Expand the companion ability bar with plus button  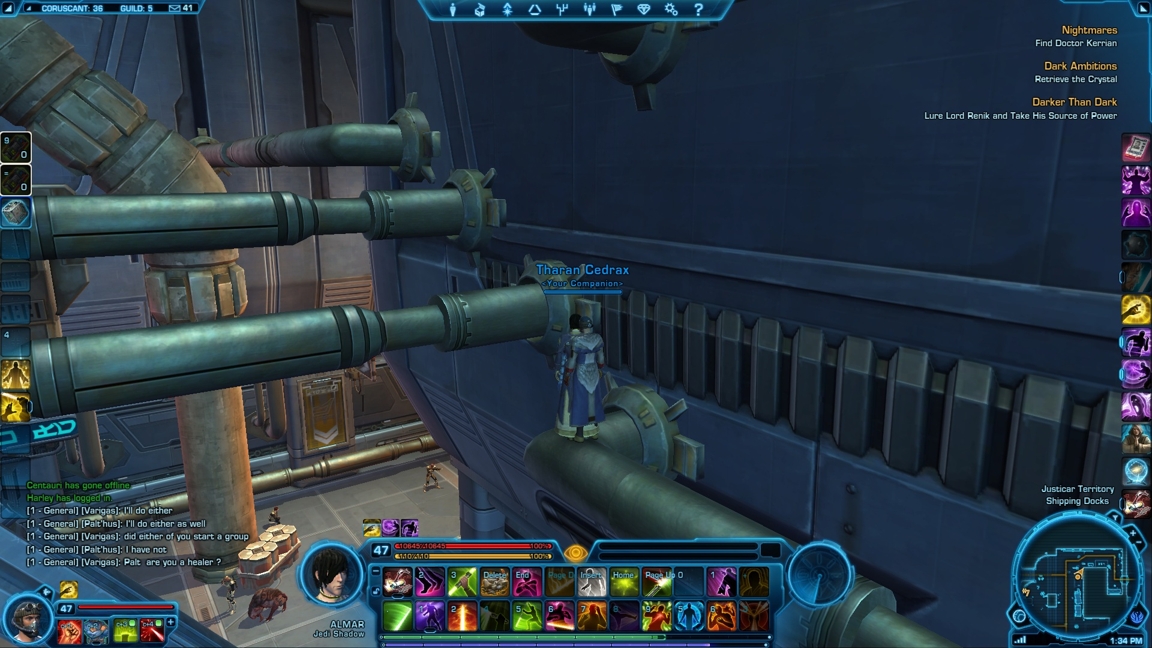point(171,623)
